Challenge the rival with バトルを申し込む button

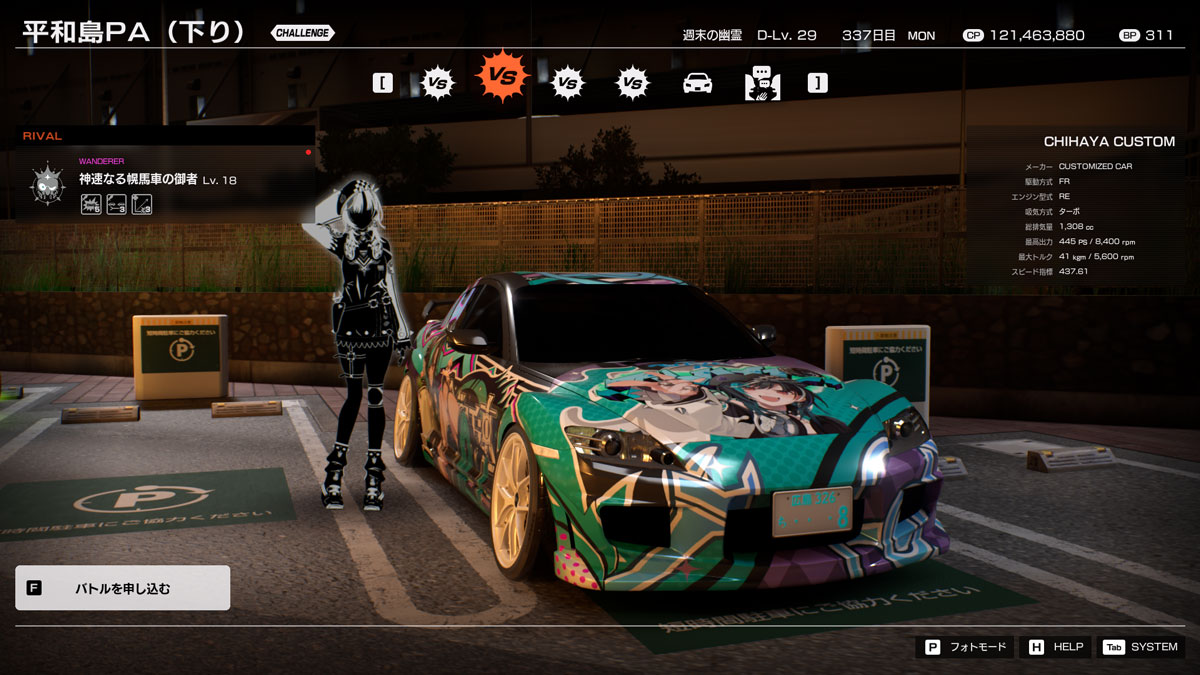coord(122,588)
